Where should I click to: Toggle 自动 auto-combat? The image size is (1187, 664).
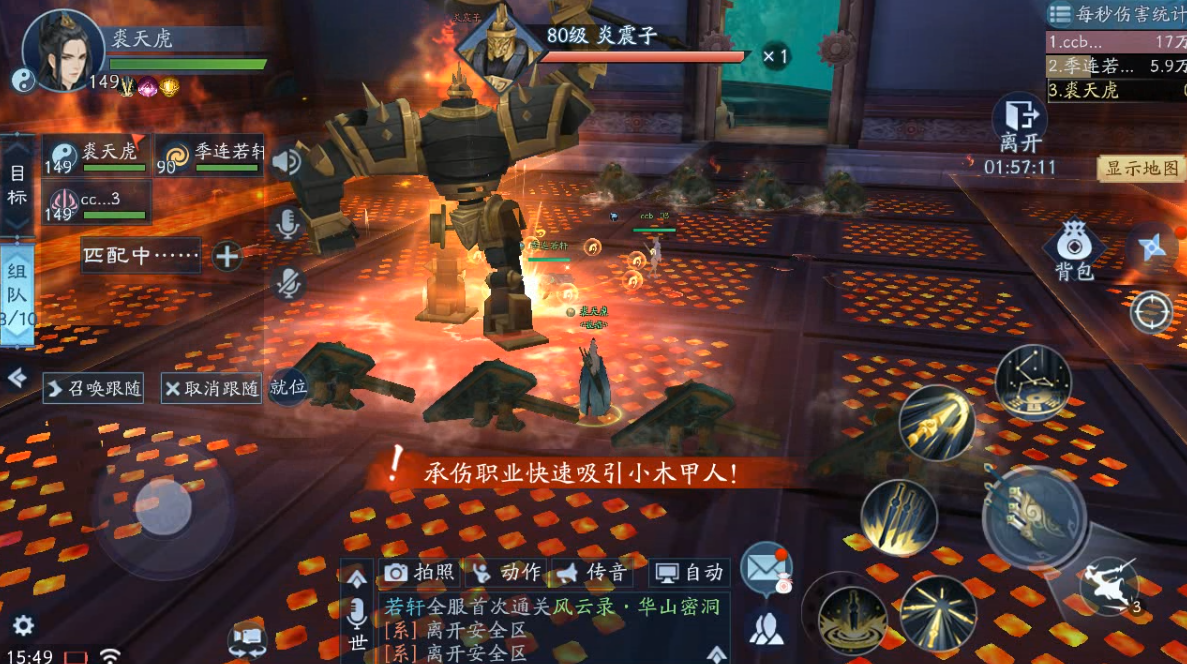pyautogui.click(x=688, y=572)
